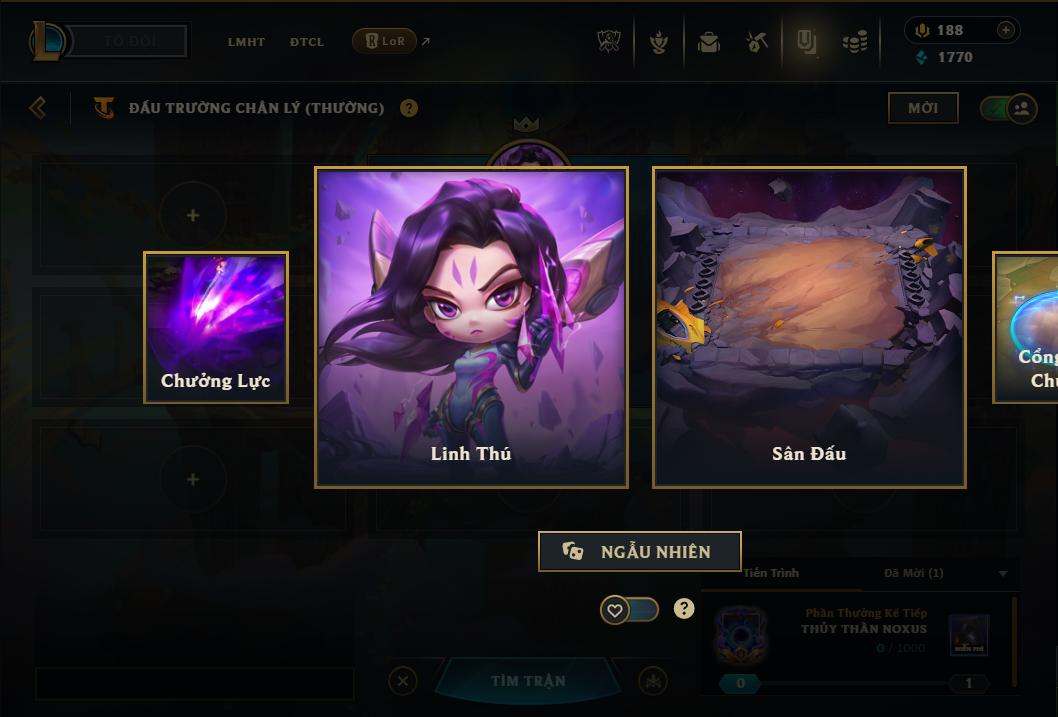Open the LoR launcher link
Image resolution: width=1058 pixels, height=717 pixels.
click(x=385, y=41)
